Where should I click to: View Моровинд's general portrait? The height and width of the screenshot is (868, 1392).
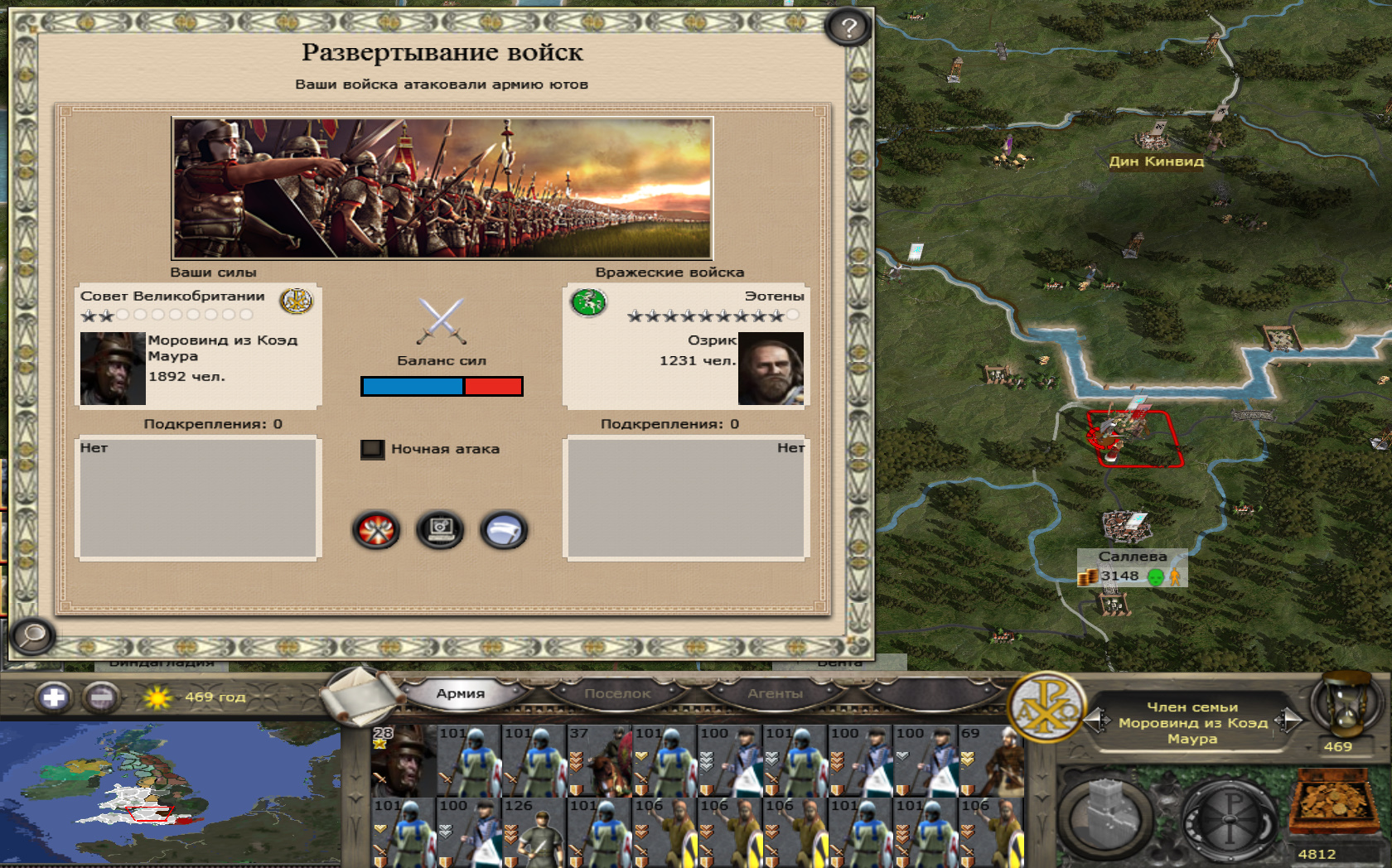[113, 369]
